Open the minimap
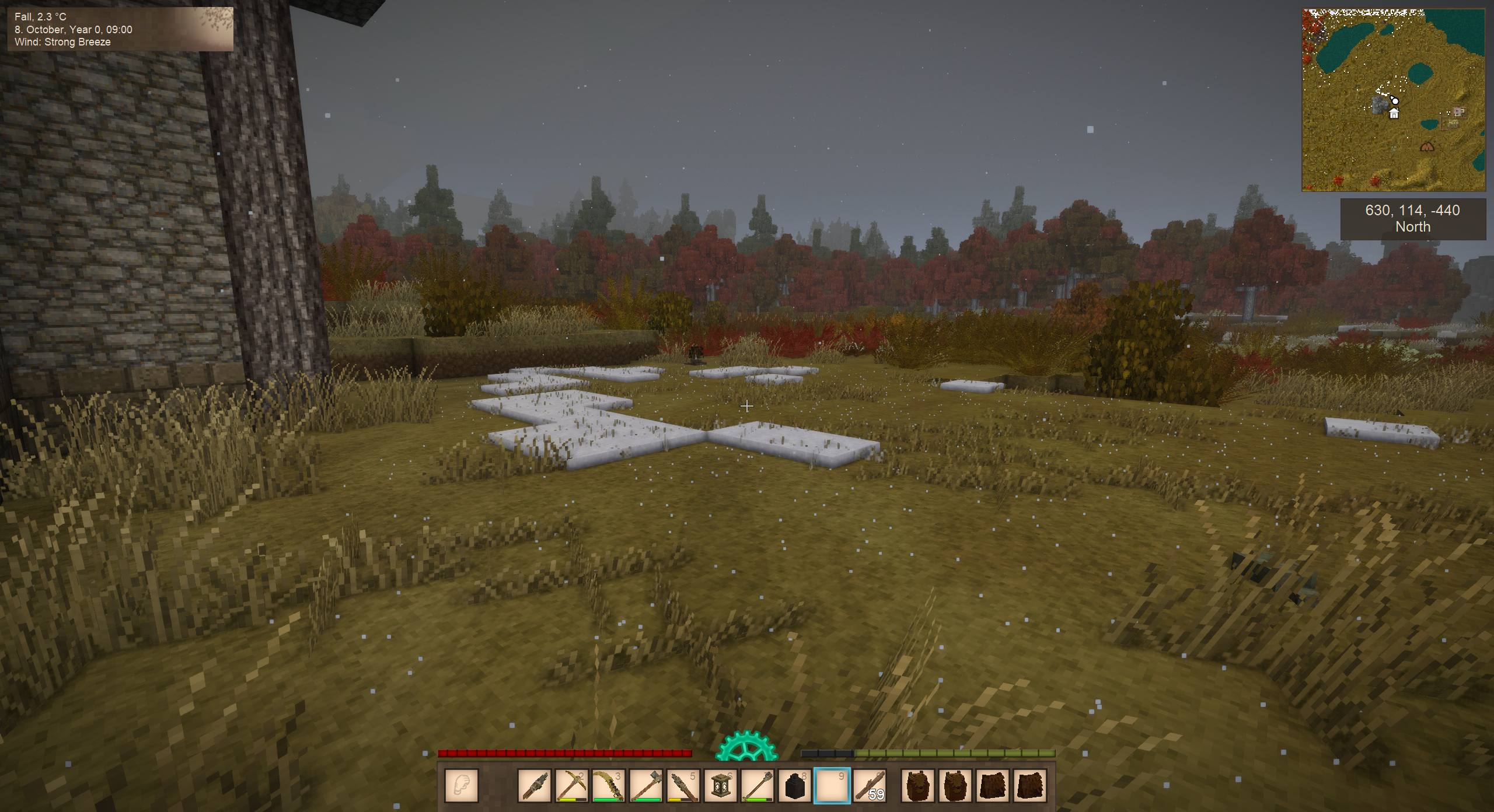Viewport: 1494px width, 812px height. pos(1393,100)
